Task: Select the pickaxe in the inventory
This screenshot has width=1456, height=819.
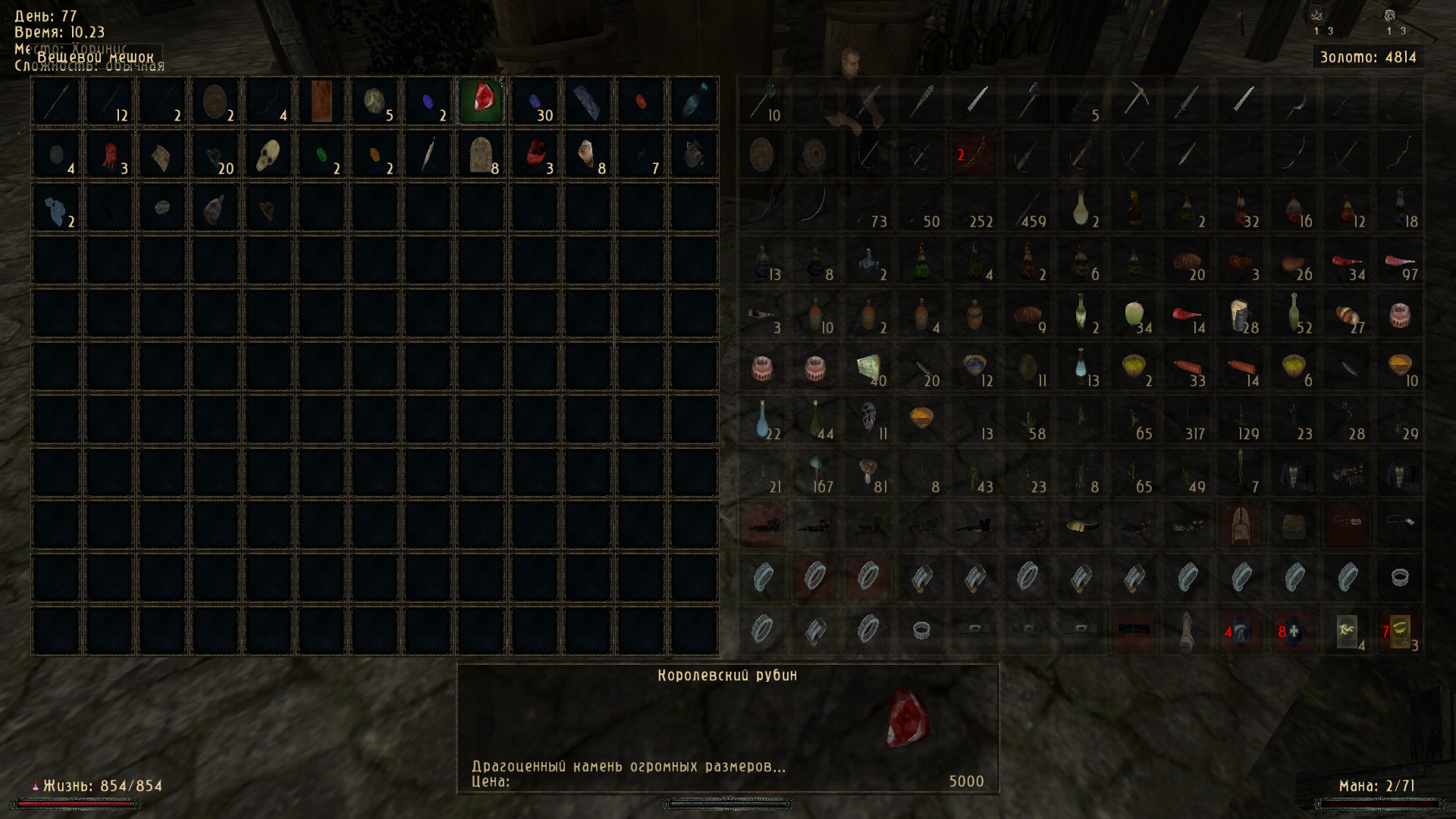Action: [1134, 101]
